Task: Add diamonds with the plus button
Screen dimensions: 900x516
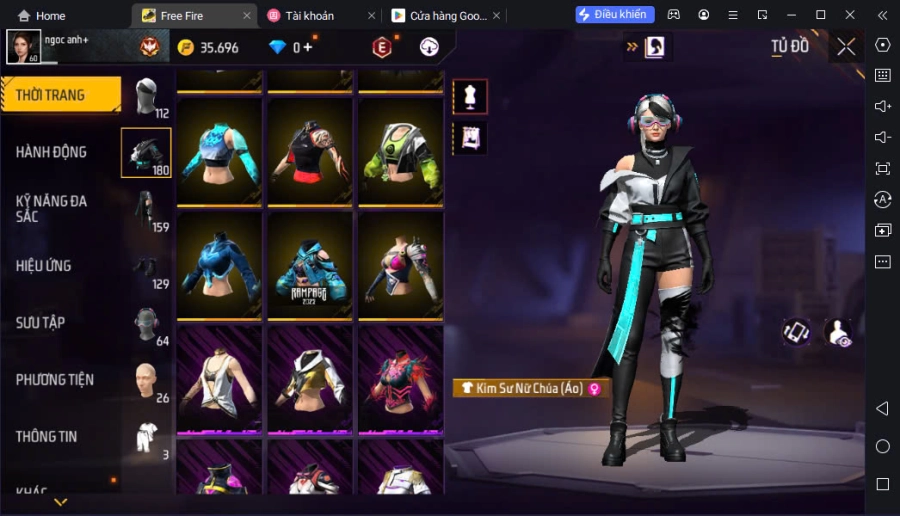Action: point(308,48)
